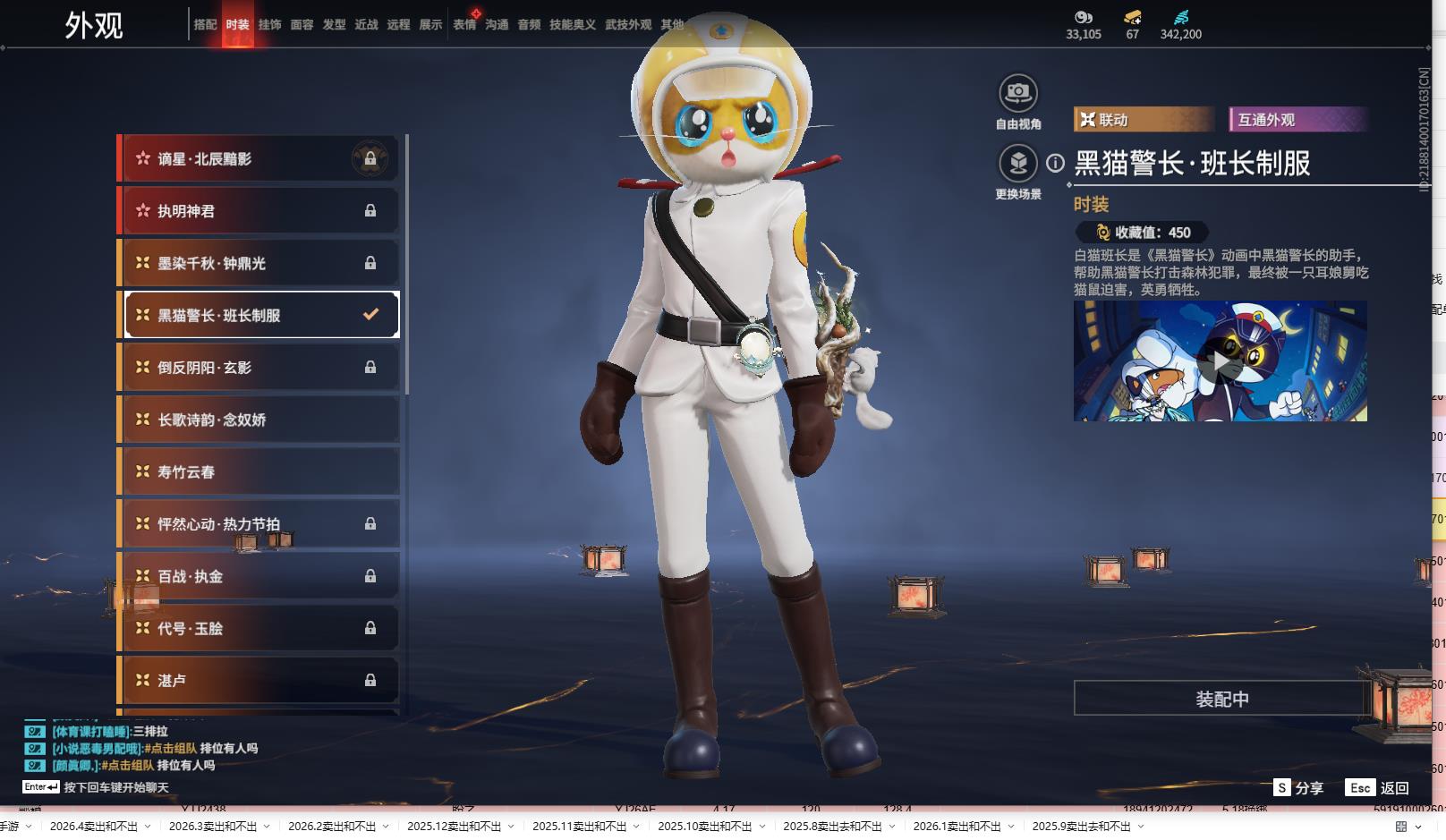Open the 技能奥义 tab

572,25
